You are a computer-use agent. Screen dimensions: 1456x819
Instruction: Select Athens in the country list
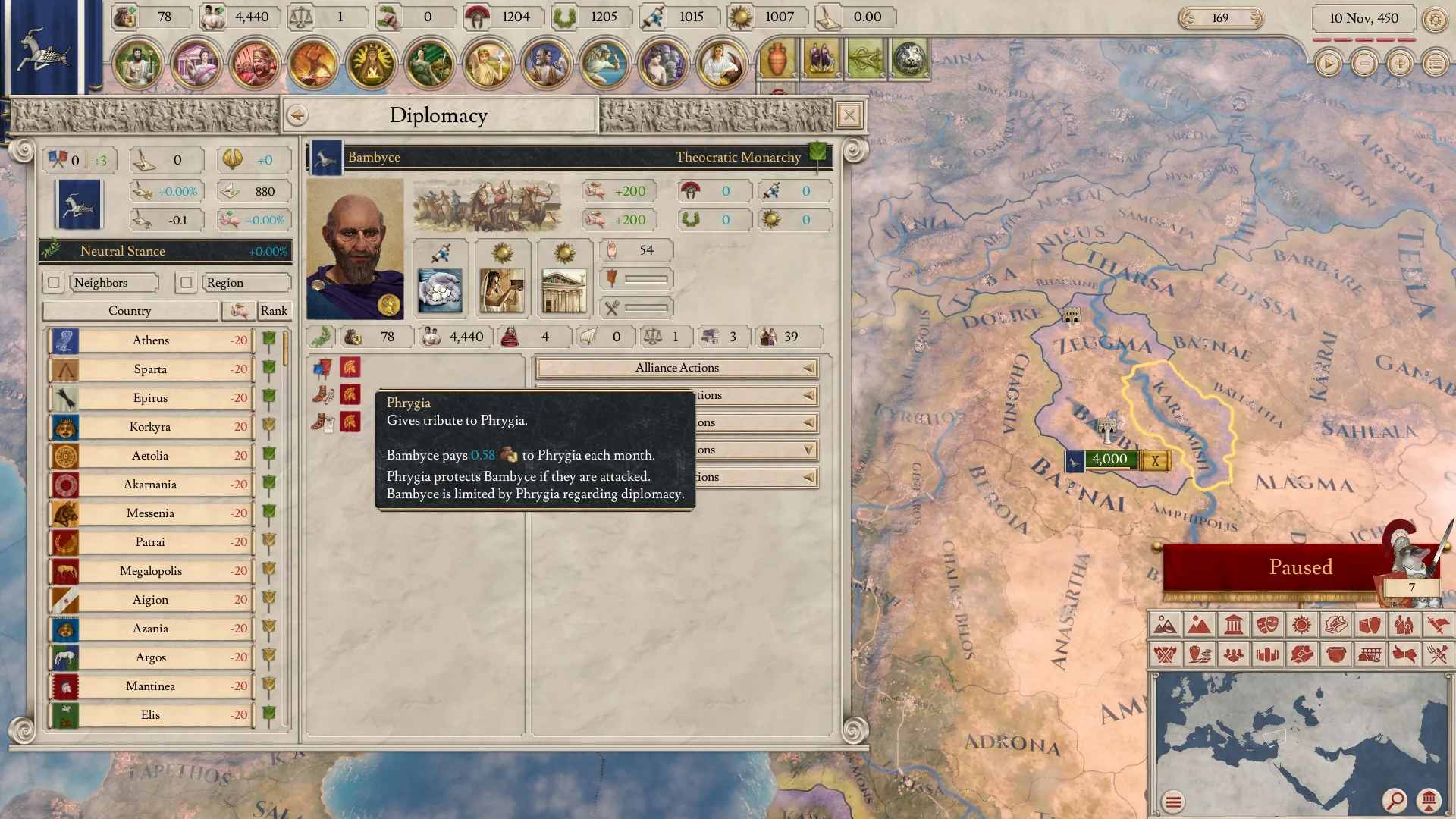(x=151, y=340)
